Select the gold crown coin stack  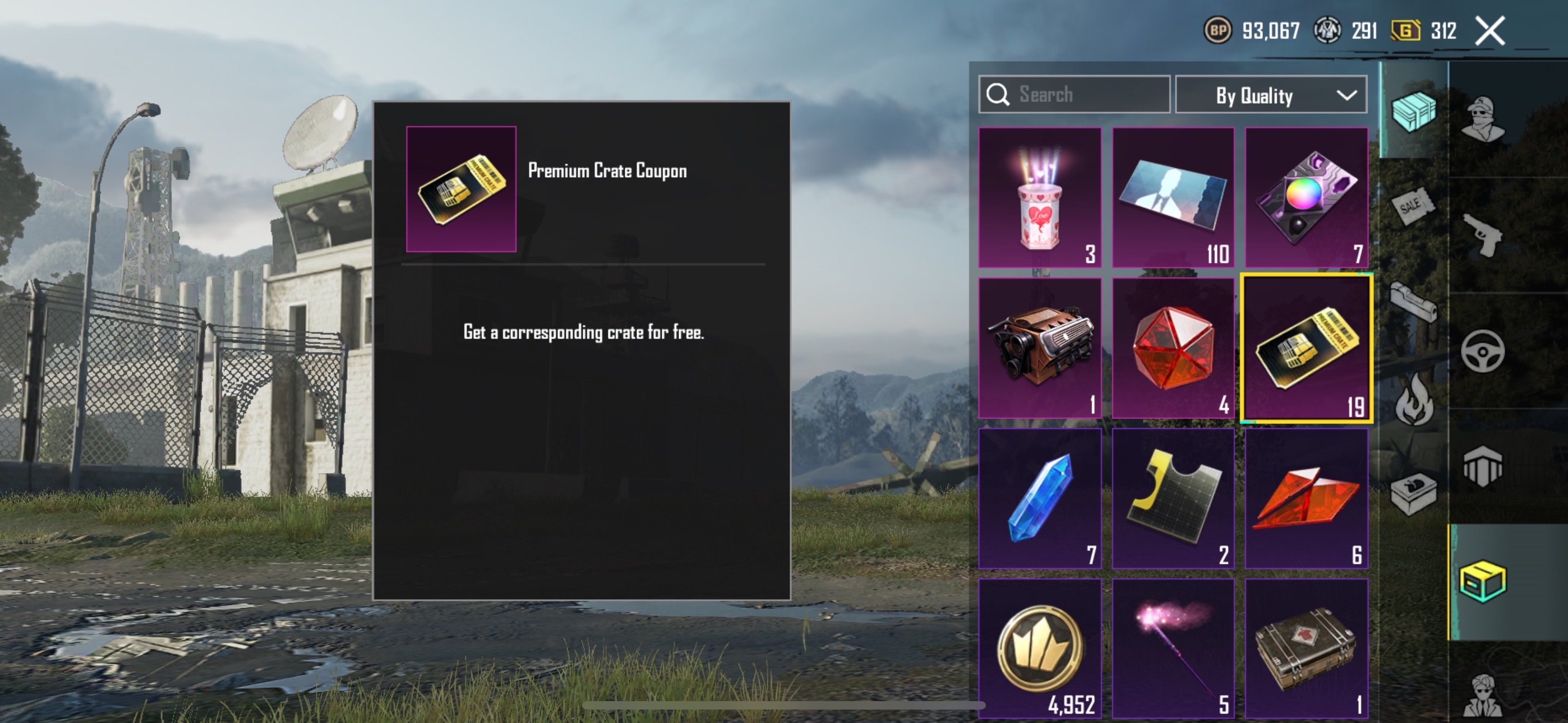point(1040,648)
